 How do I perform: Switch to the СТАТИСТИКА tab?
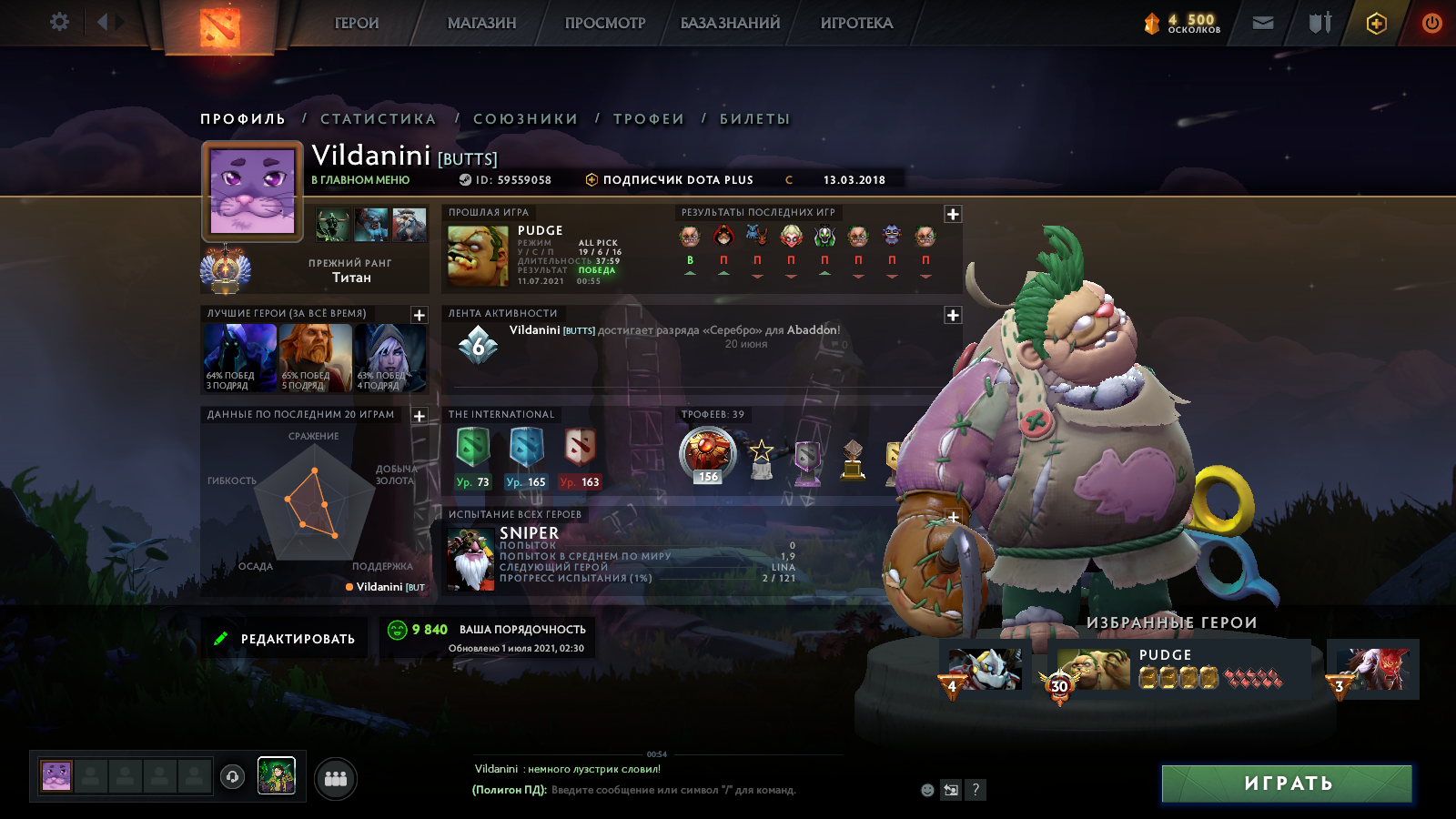point(379,119)
